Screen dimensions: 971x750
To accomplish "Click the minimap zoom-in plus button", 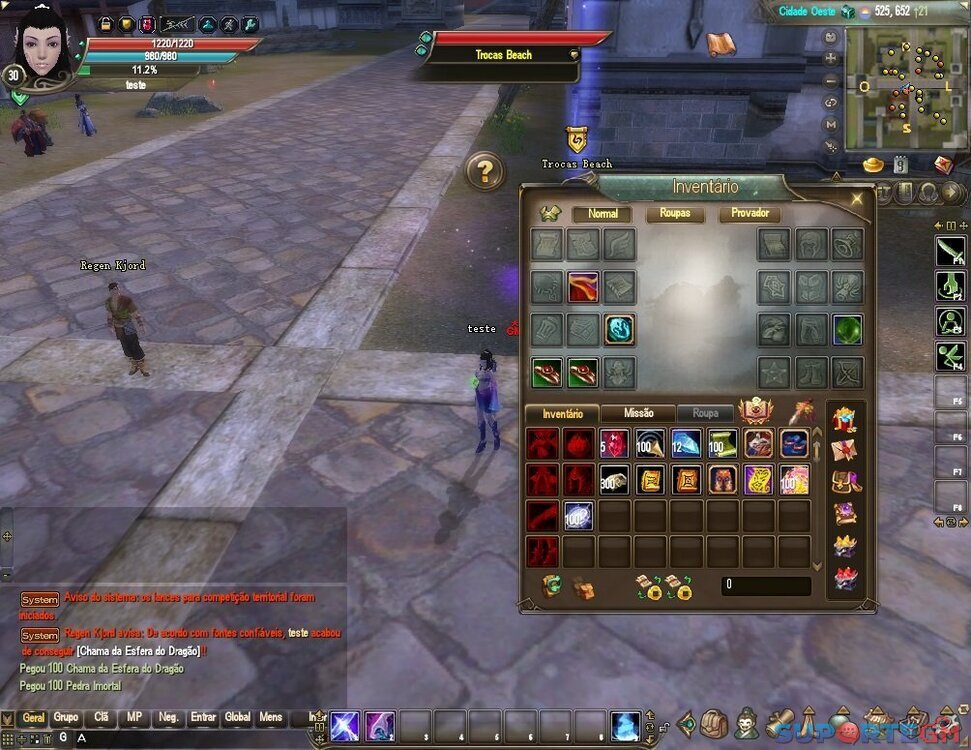I will [x=831, y=59].
